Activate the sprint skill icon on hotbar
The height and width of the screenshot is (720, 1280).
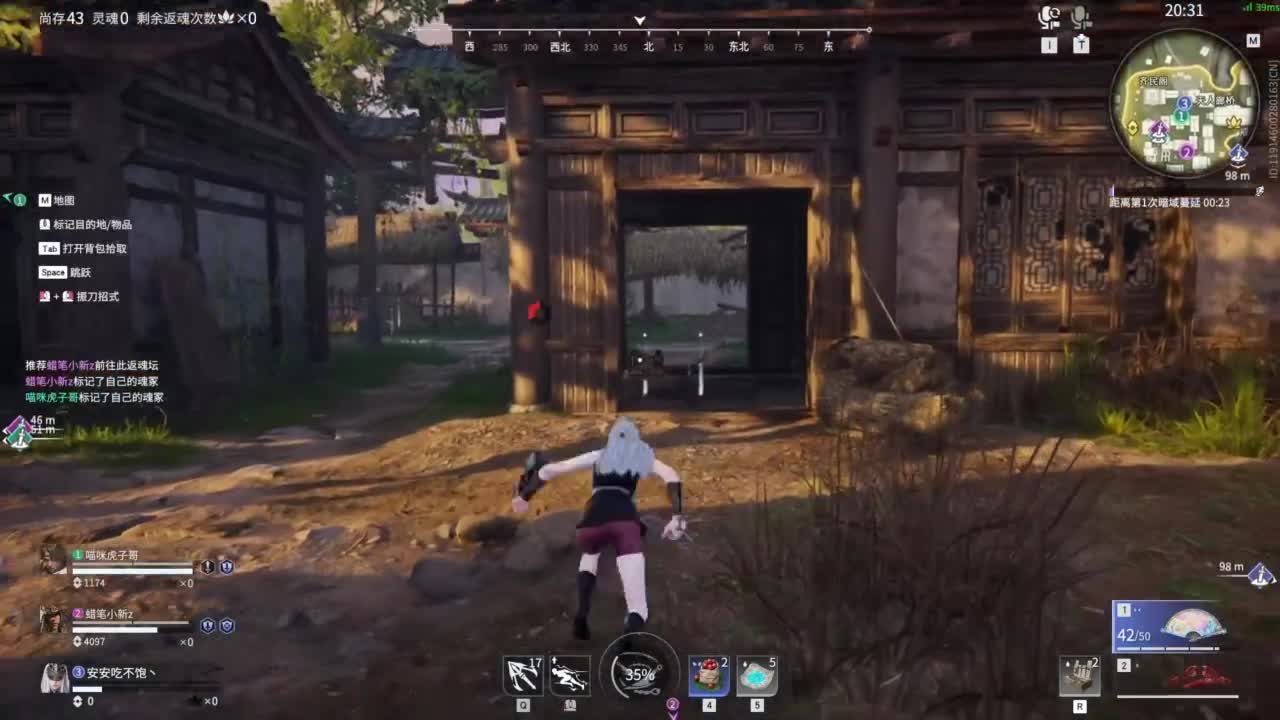pyautogui.click(x=568, y=675)
